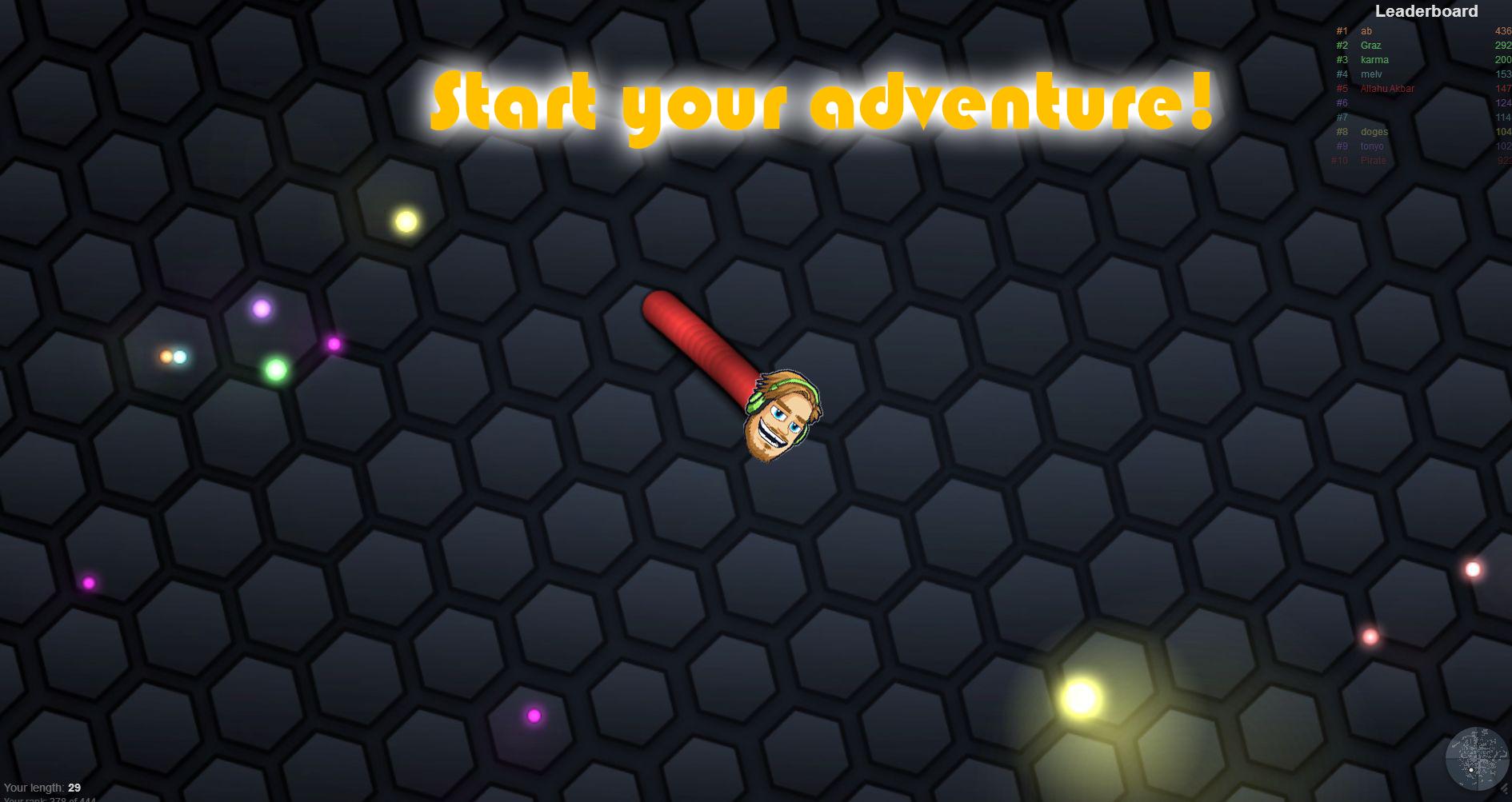Select karma at rank #3
The height and width of the screenshot is (802, 1512).
[x=1373, y=59]
